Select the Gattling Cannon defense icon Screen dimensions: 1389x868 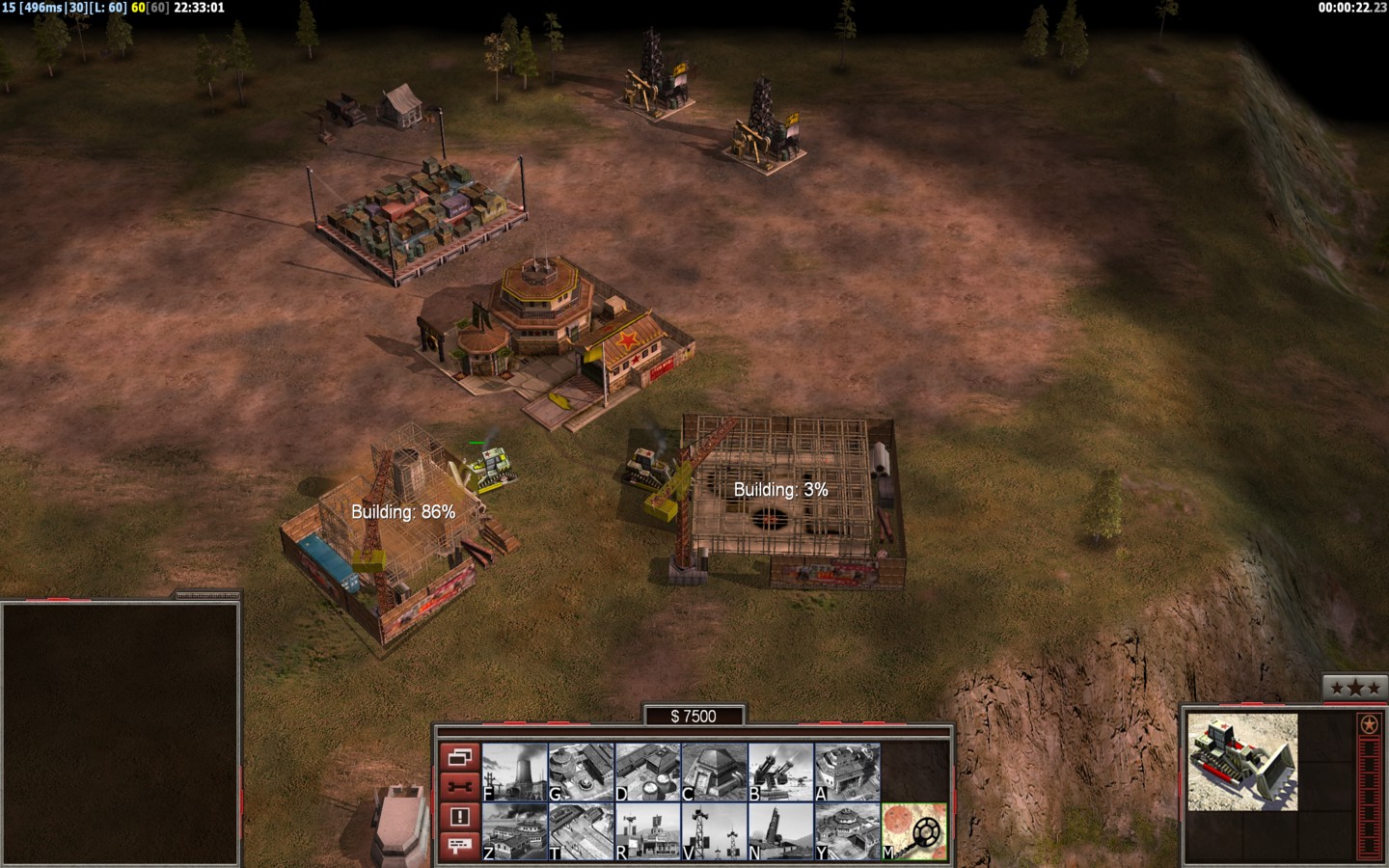point(781,771)
